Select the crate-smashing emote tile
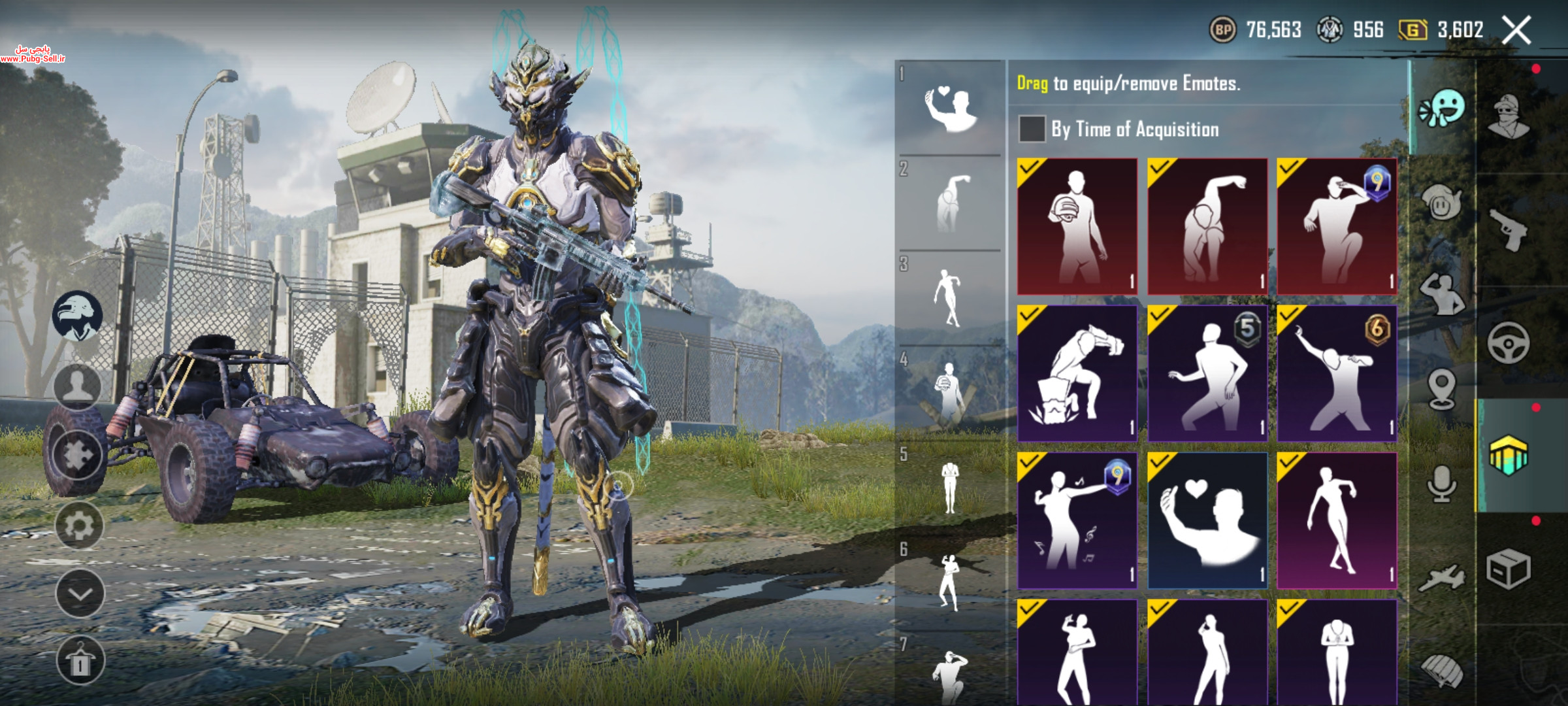Viewport: 1568px width, 706px height. click(x=1077, y=373)
